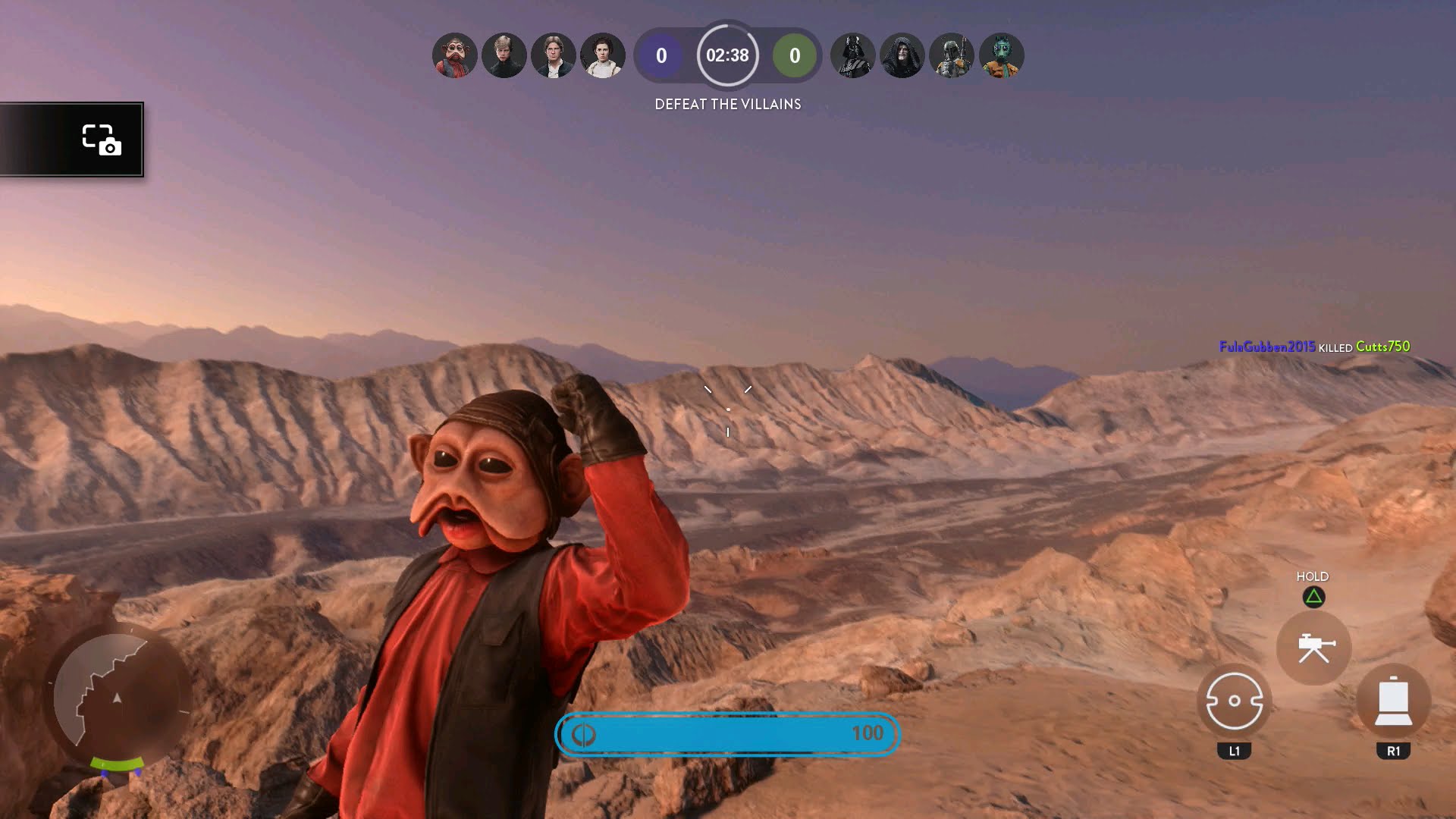Select Nien Nunb's hero portrait
The width and height of the screenshot is (1456, 819).
click(x=455, y=55)
